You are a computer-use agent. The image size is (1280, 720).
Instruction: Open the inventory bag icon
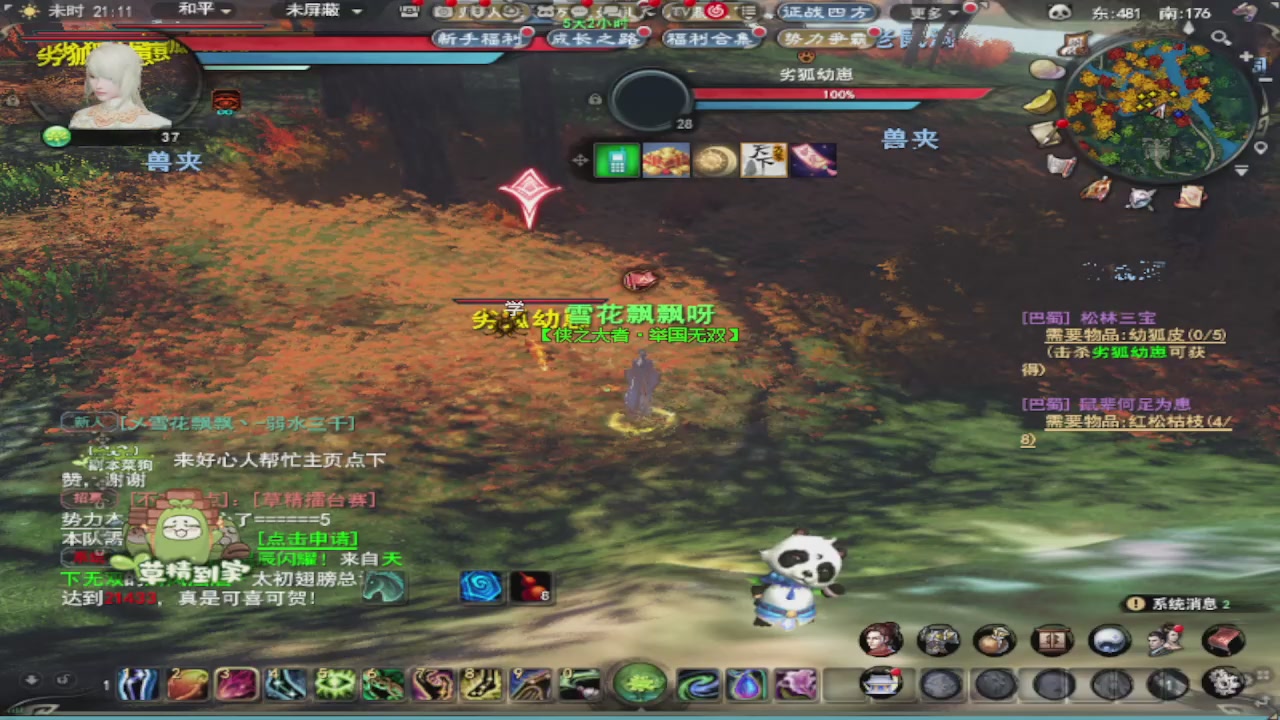click(994, 639)
